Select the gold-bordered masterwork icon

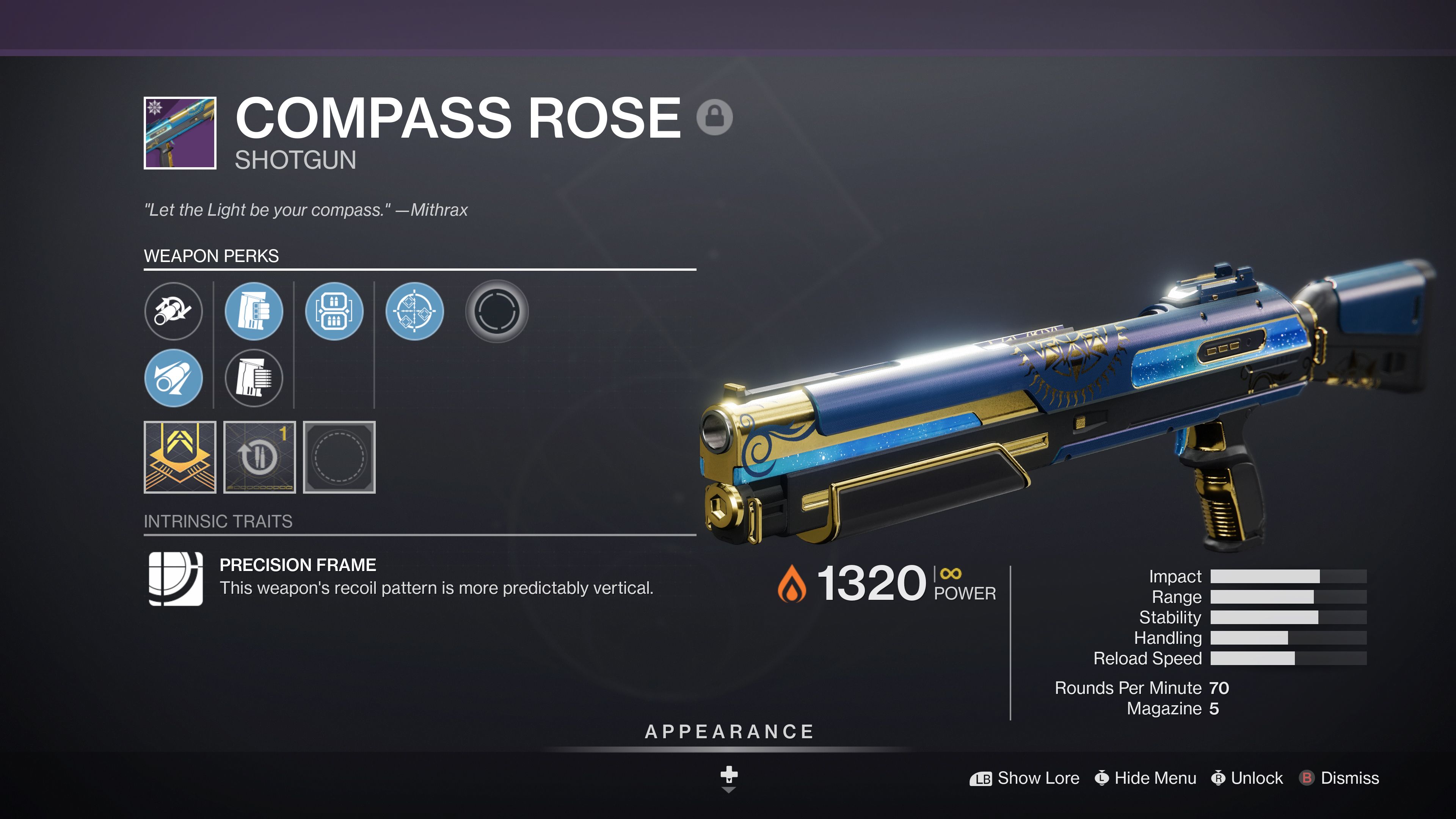[x=180, y=457]
